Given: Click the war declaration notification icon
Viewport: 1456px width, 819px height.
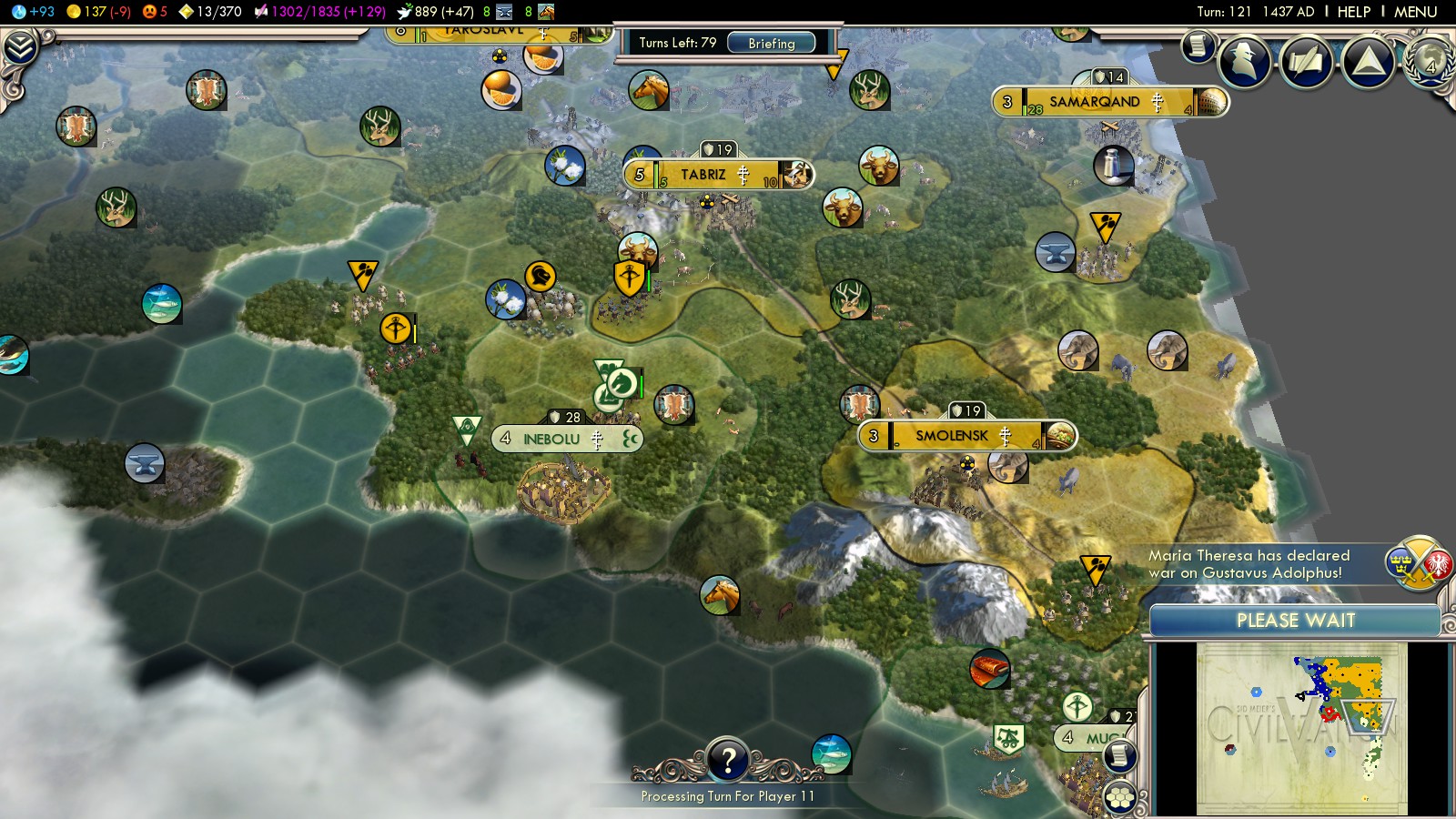Looking at the screenshot, I should point(1417,563).
